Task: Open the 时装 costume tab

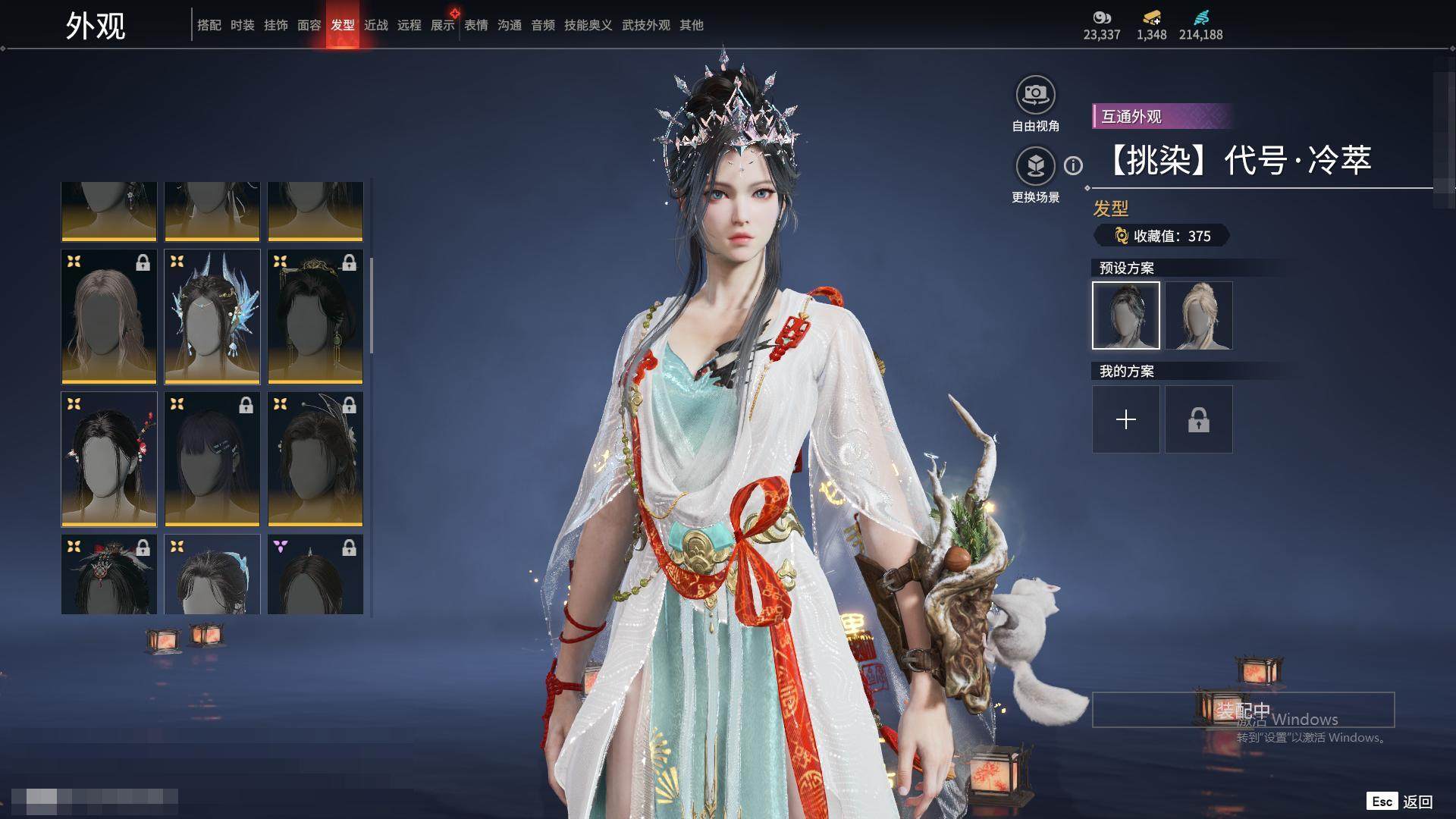Action: [243, 25]
